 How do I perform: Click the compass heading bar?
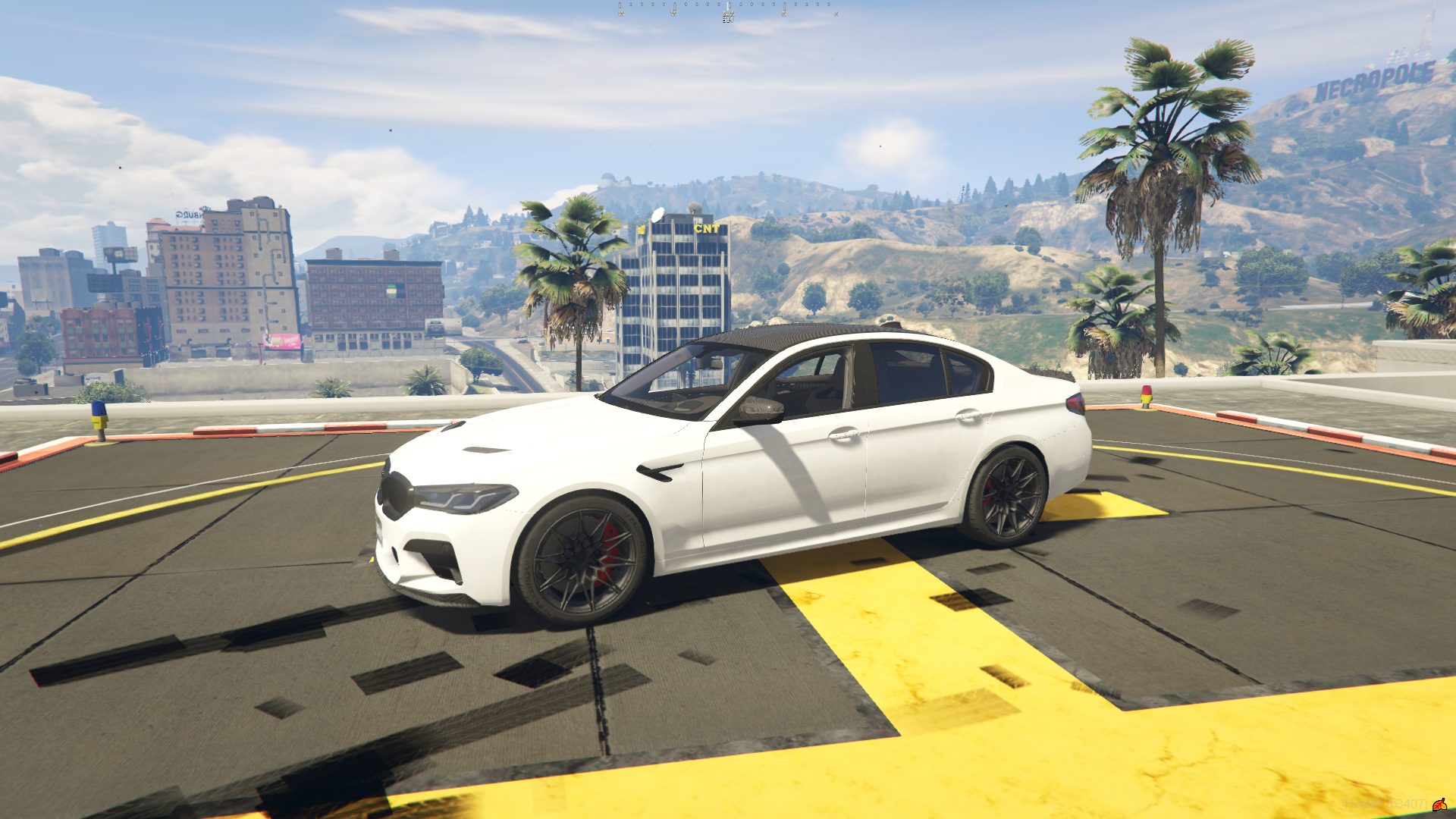tap(728, 10)
